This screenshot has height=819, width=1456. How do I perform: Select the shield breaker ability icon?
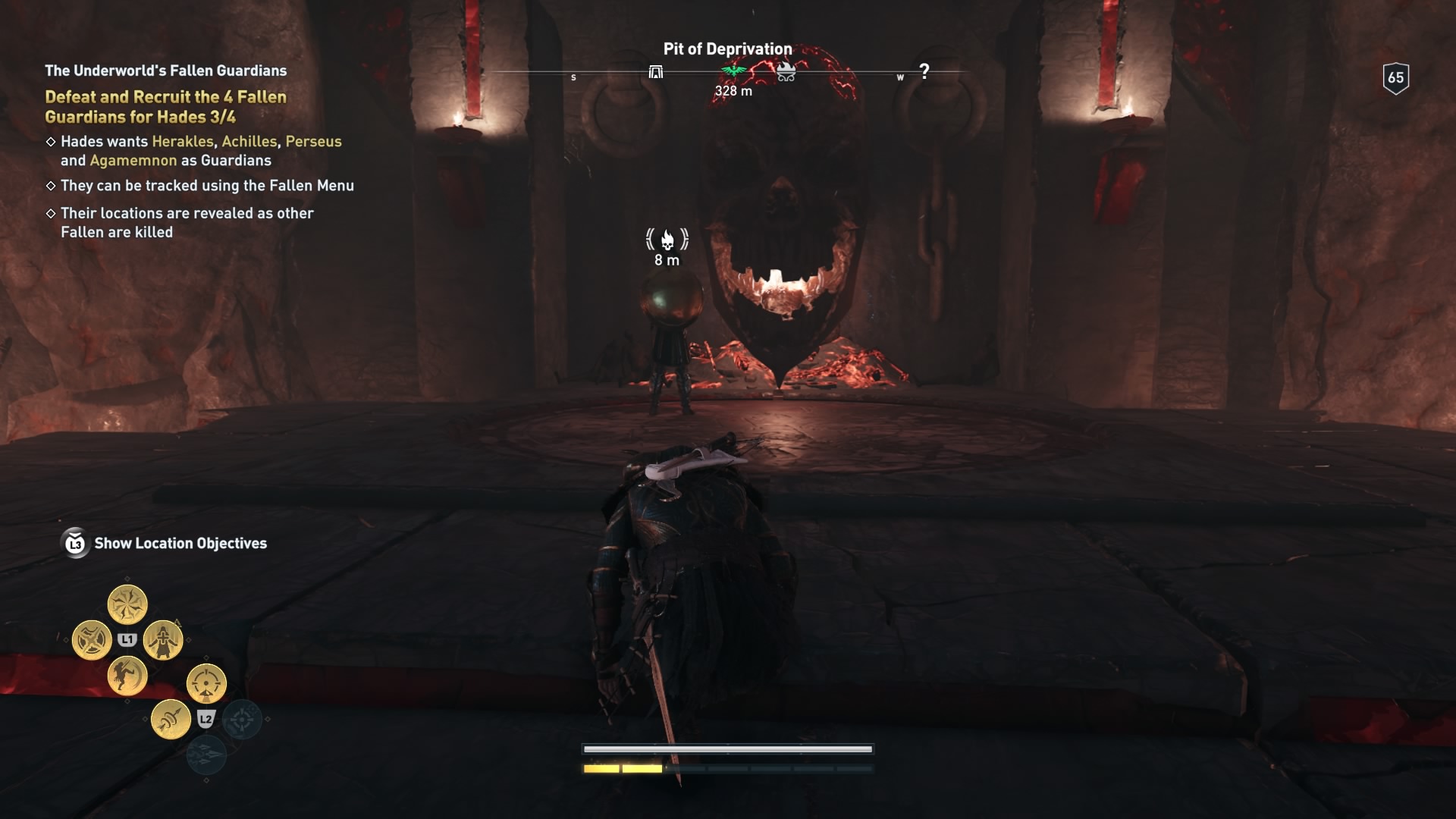click(x=92, y=640)
